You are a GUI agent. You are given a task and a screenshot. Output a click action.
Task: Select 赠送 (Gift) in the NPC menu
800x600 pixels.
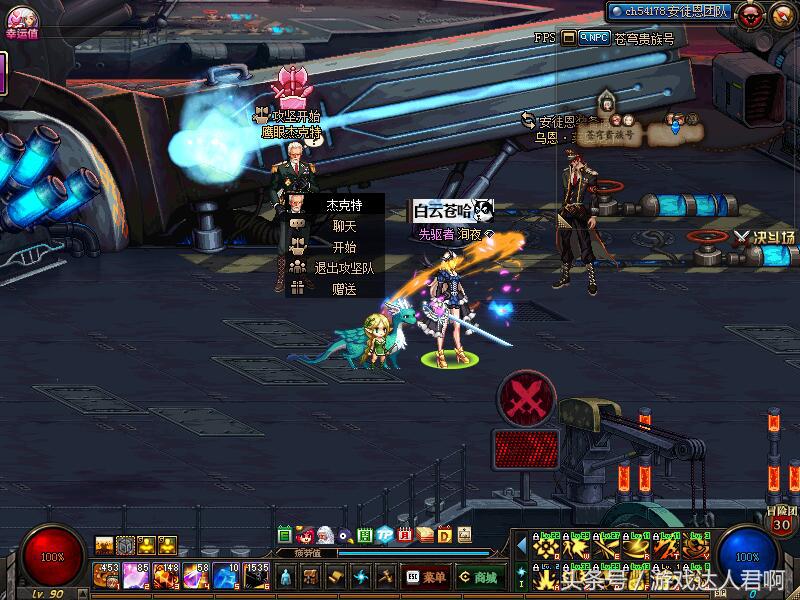[343, 289]
